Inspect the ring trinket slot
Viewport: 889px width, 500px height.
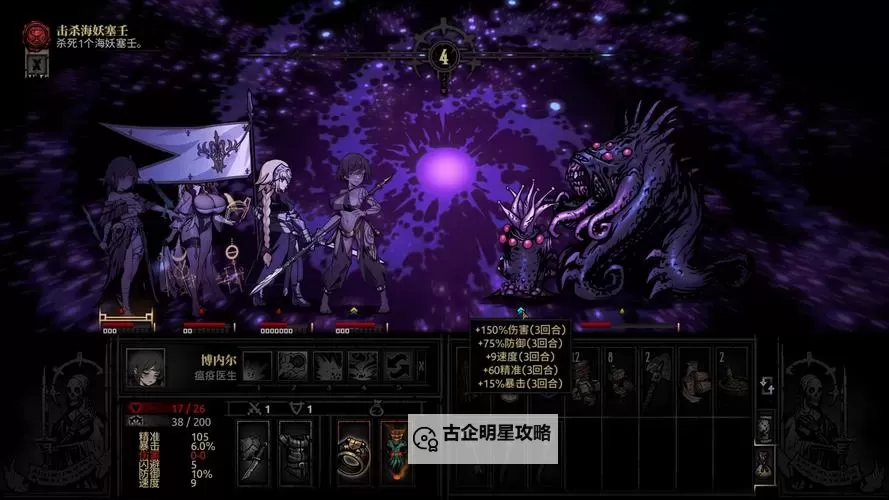point(354,451)
